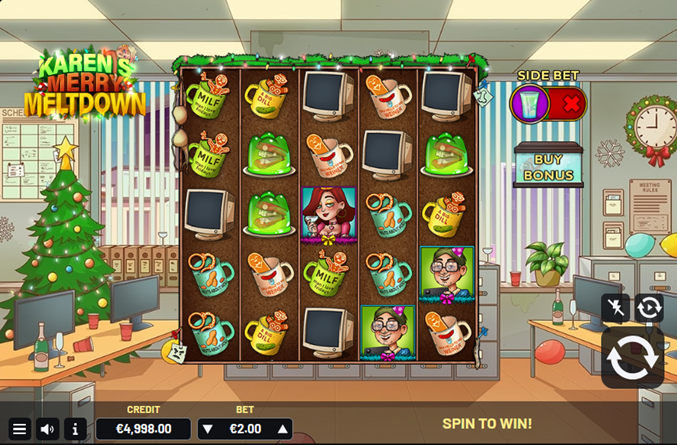Enable turbo spin mode

click(616, 308)
